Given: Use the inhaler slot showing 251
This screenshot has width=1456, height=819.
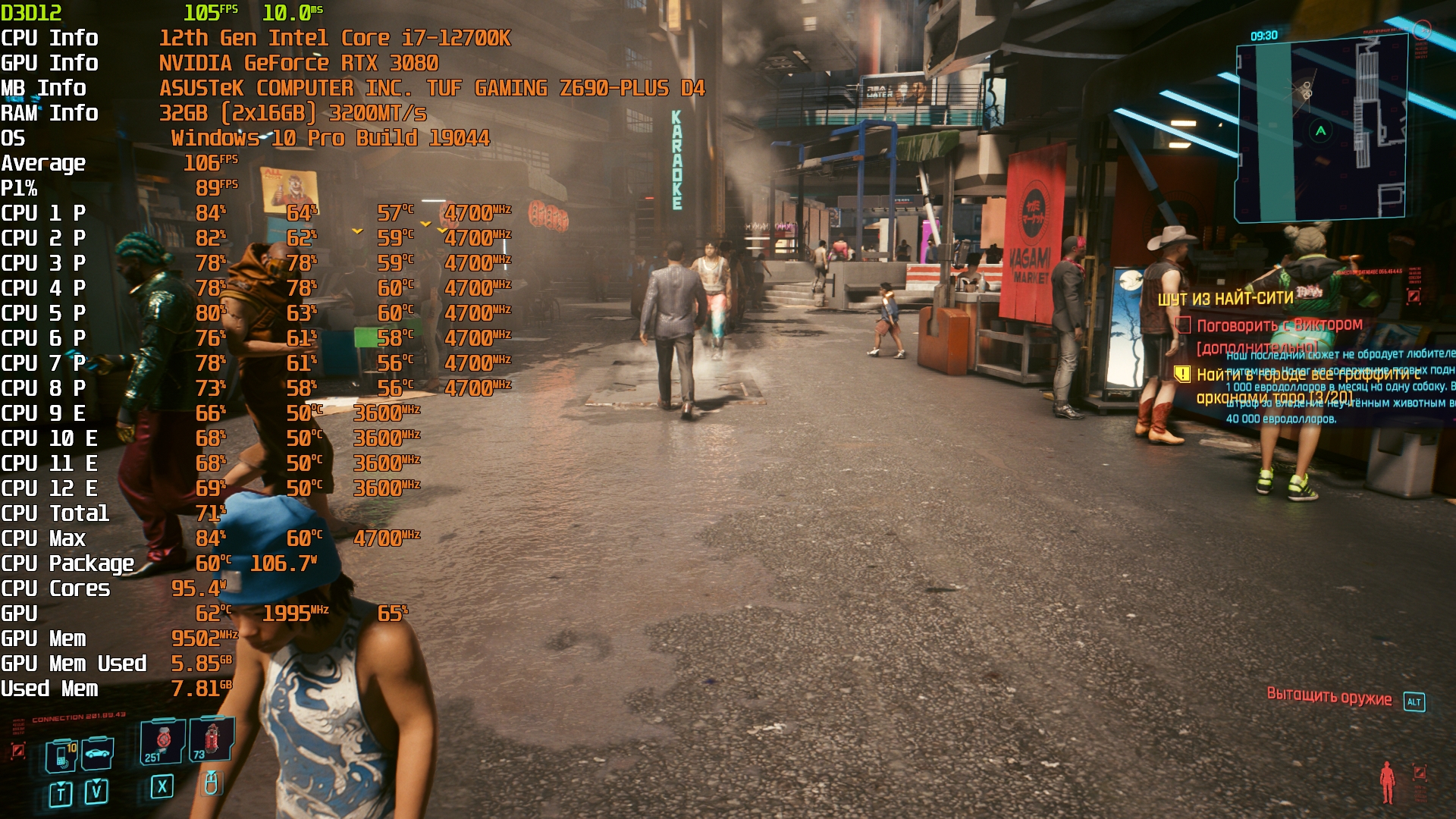Looking at the screenshot, I should (162, 741).
